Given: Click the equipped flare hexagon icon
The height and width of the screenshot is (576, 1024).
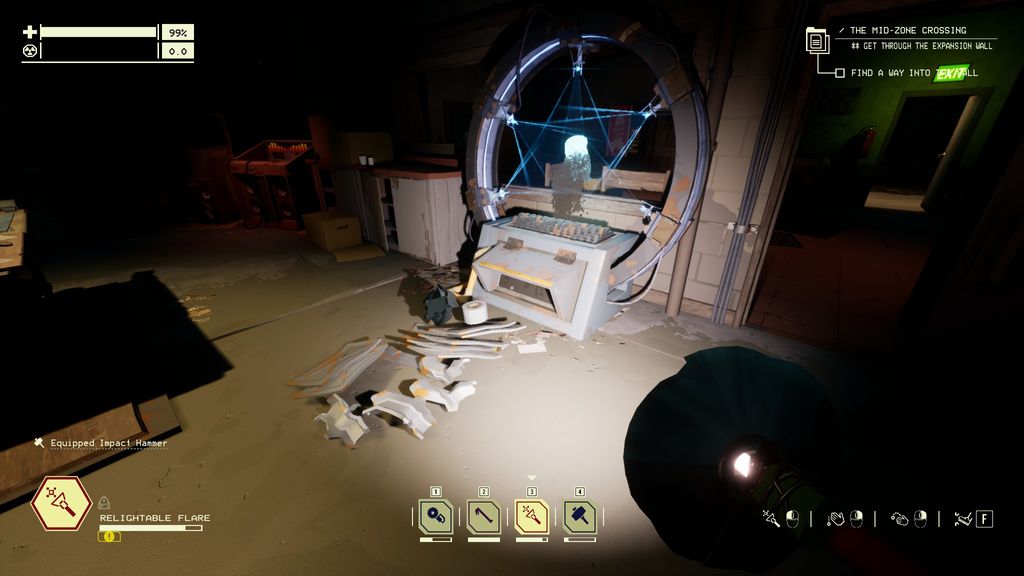Looking at the screenshot, I should click(61, 504).
